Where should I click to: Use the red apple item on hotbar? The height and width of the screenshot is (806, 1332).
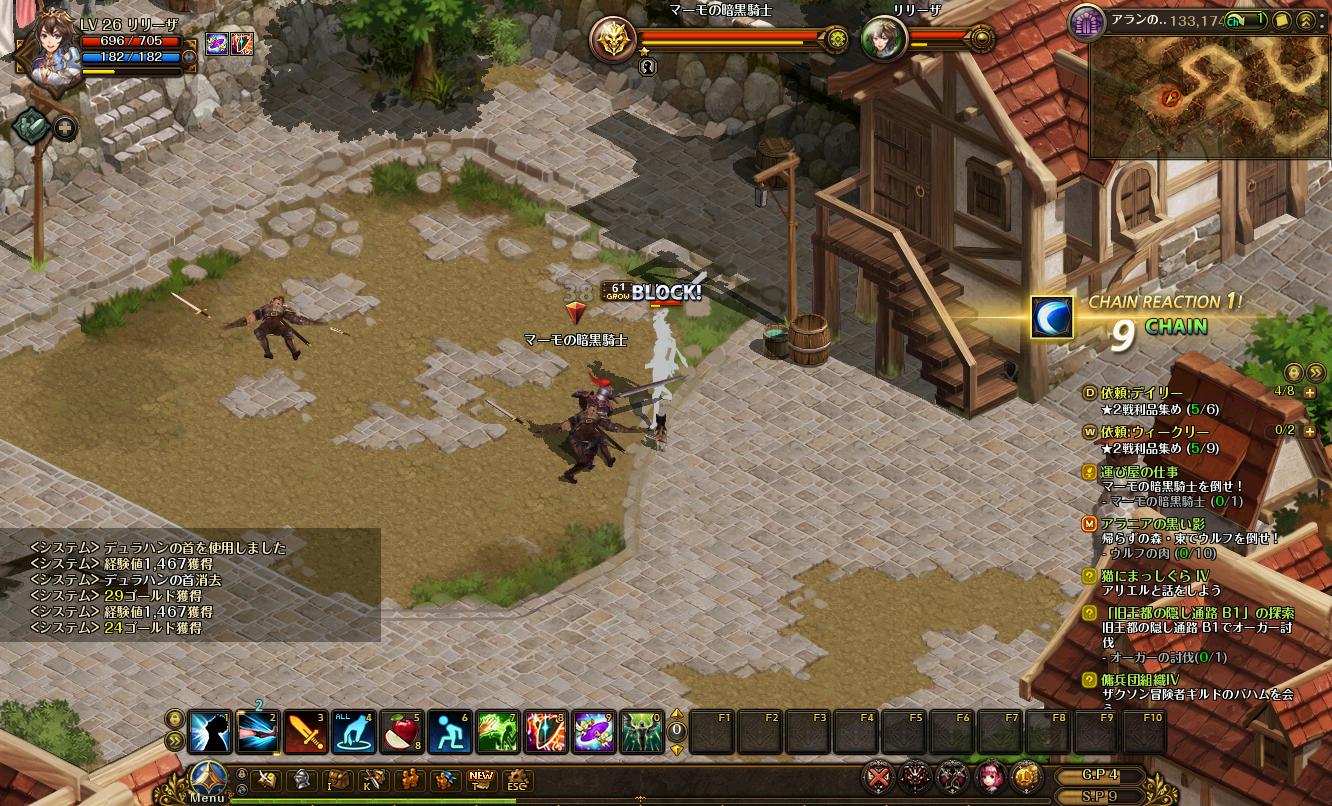click(x=402, y=732)
